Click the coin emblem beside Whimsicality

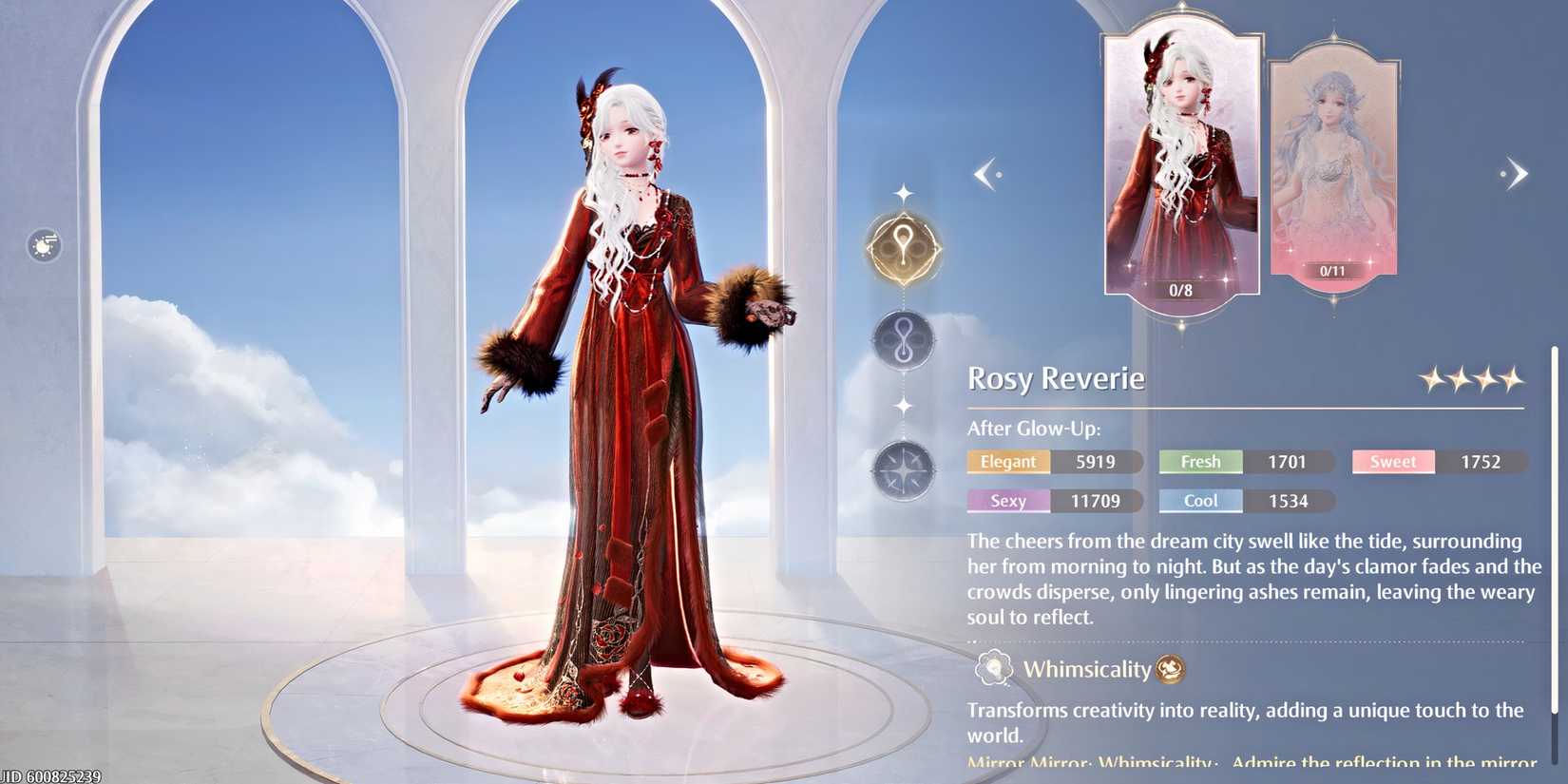[x=1169, y=669]
